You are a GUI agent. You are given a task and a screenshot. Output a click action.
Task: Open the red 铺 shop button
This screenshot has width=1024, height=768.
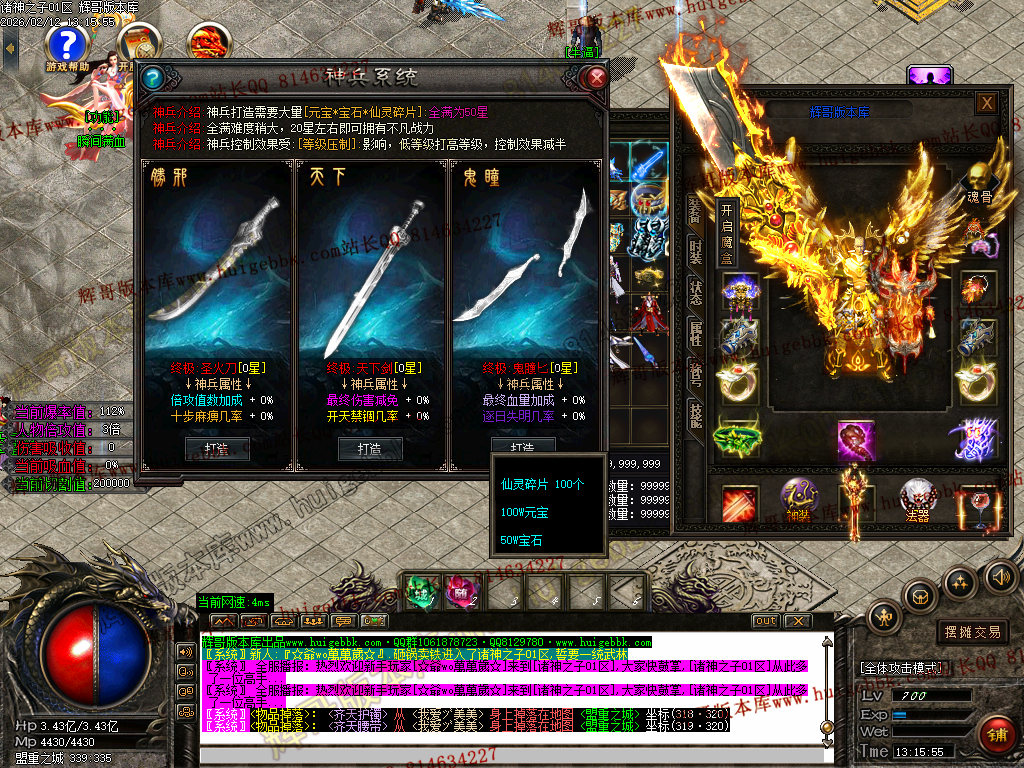(x=997, y=733)
